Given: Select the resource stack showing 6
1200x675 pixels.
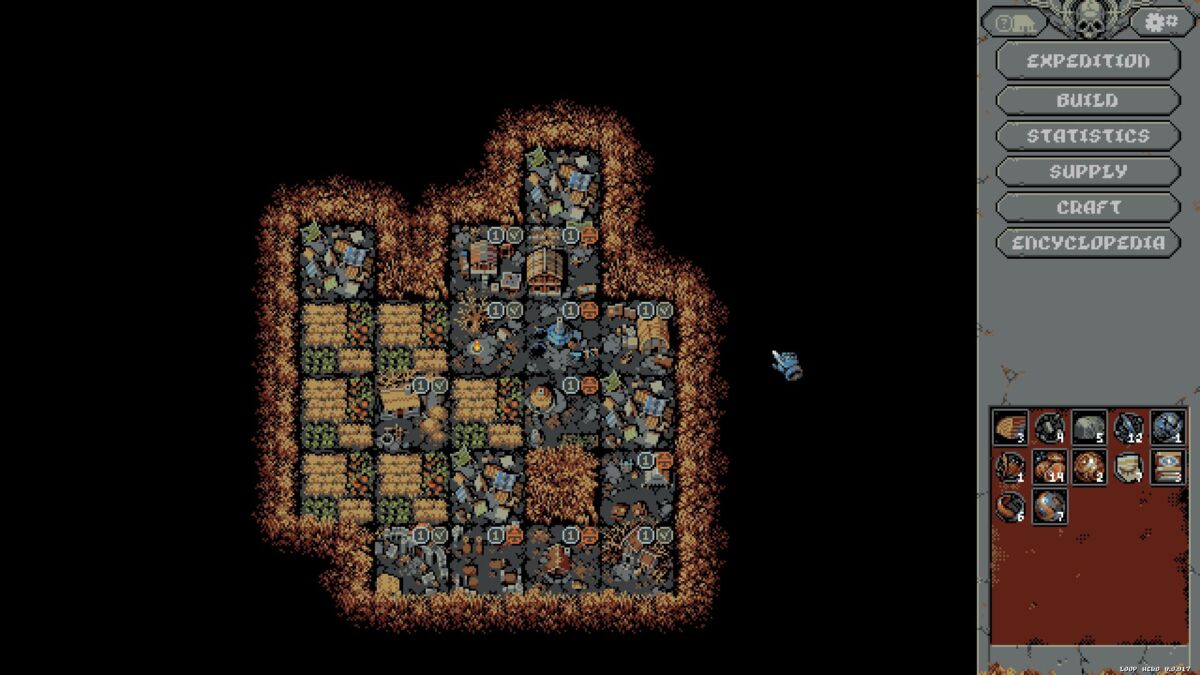Looking at the screenshot, I should pos(1010,505).
